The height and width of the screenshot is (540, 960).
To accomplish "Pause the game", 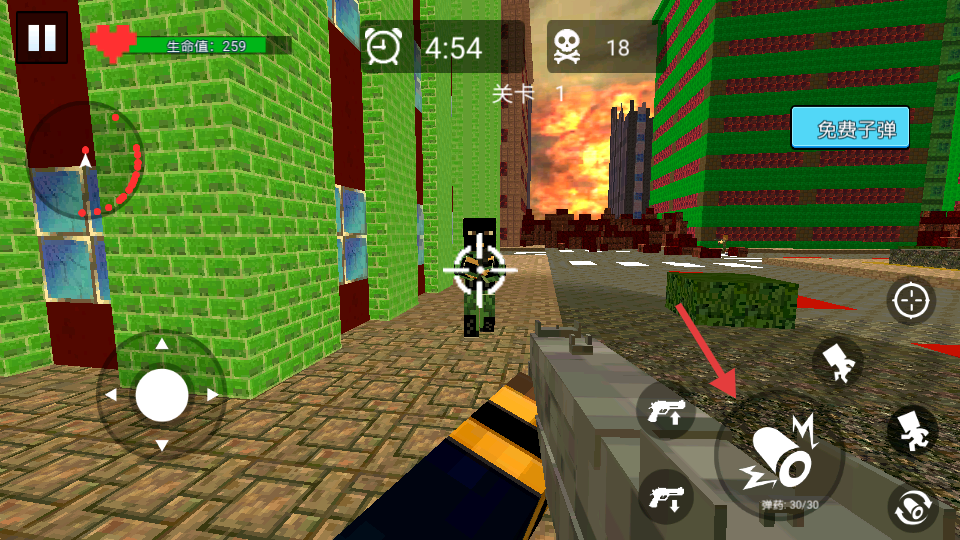I will tap(42, 38).
